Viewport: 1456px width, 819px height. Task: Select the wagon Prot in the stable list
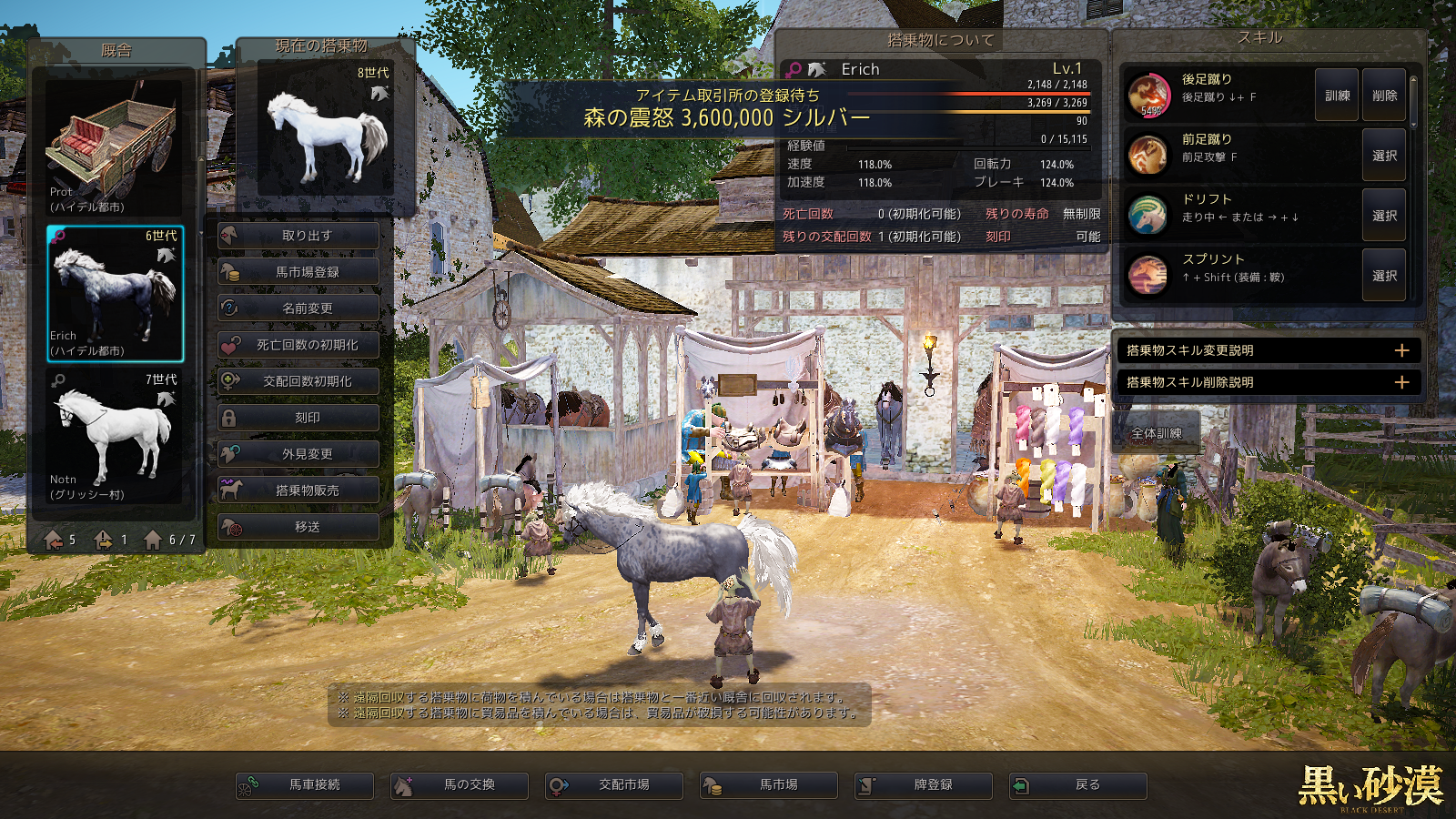115,146
